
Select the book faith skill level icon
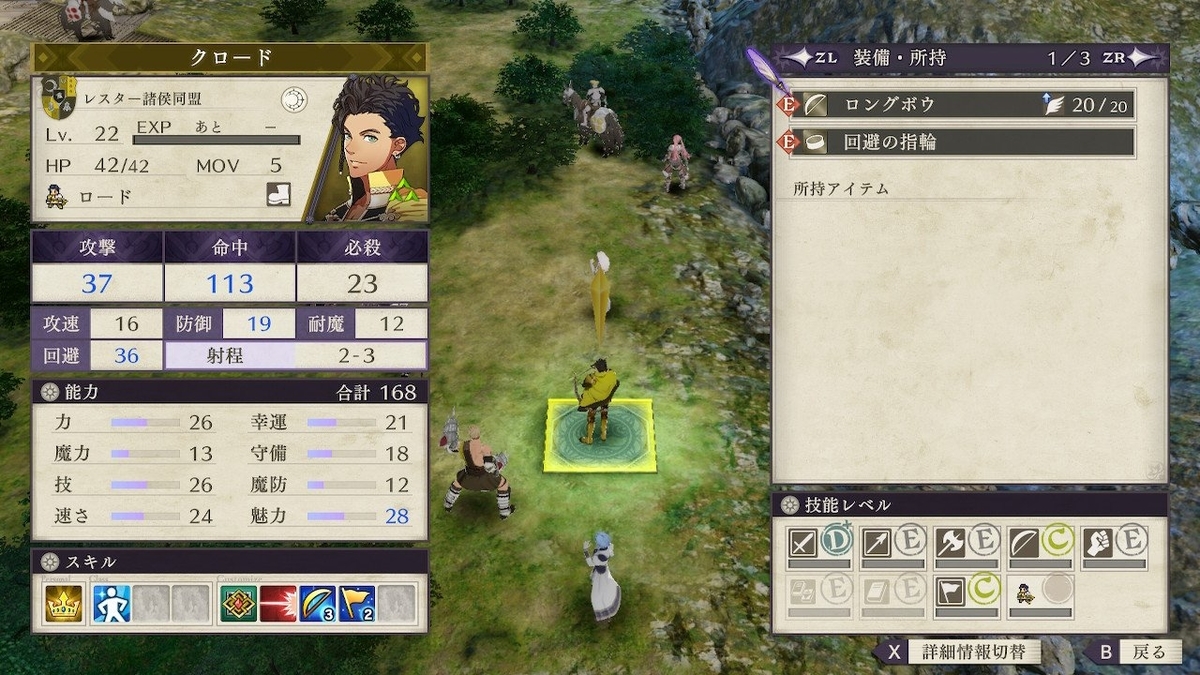(x=877, y=591)
